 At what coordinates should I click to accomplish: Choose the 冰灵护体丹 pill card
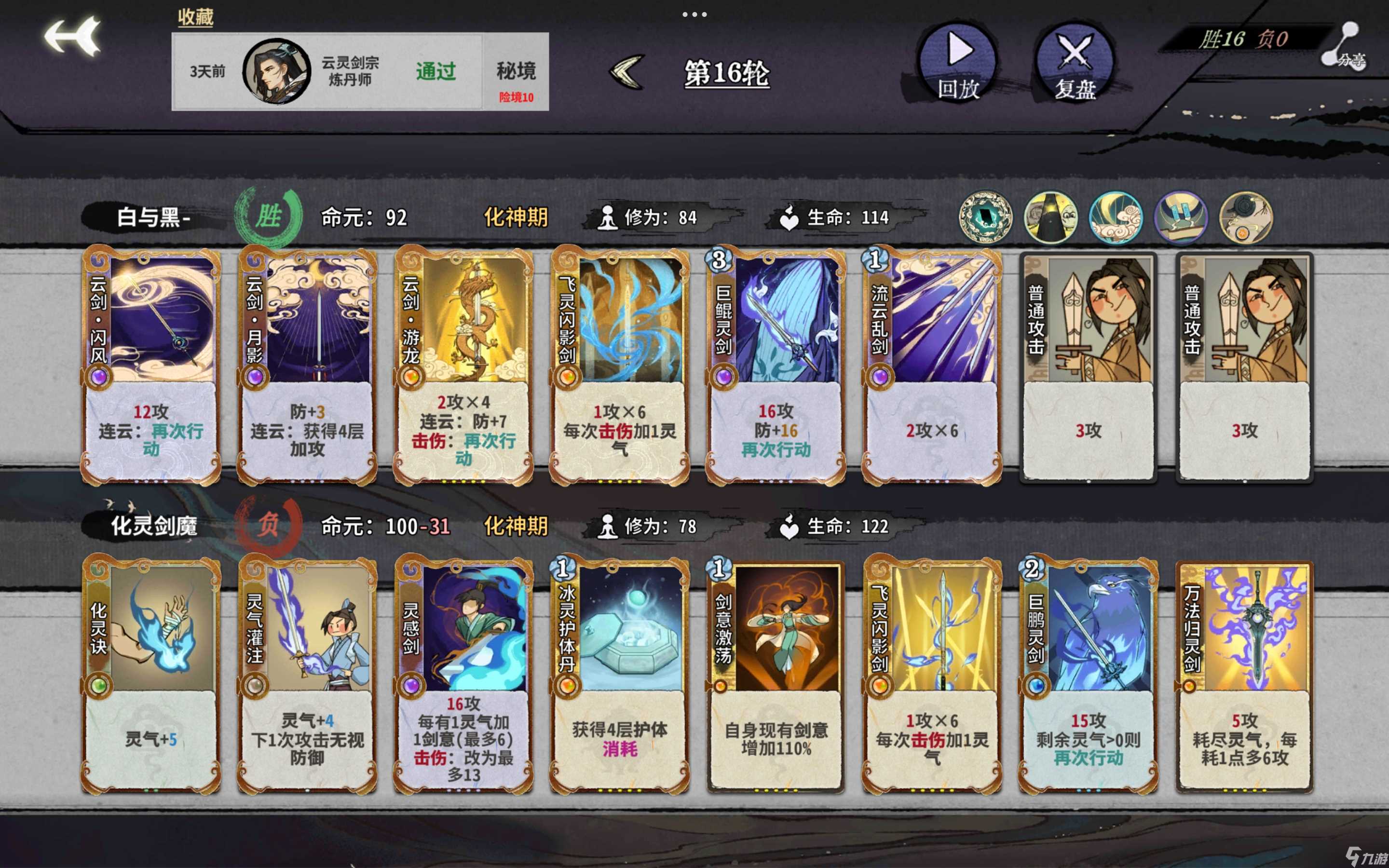click(619, 675)
